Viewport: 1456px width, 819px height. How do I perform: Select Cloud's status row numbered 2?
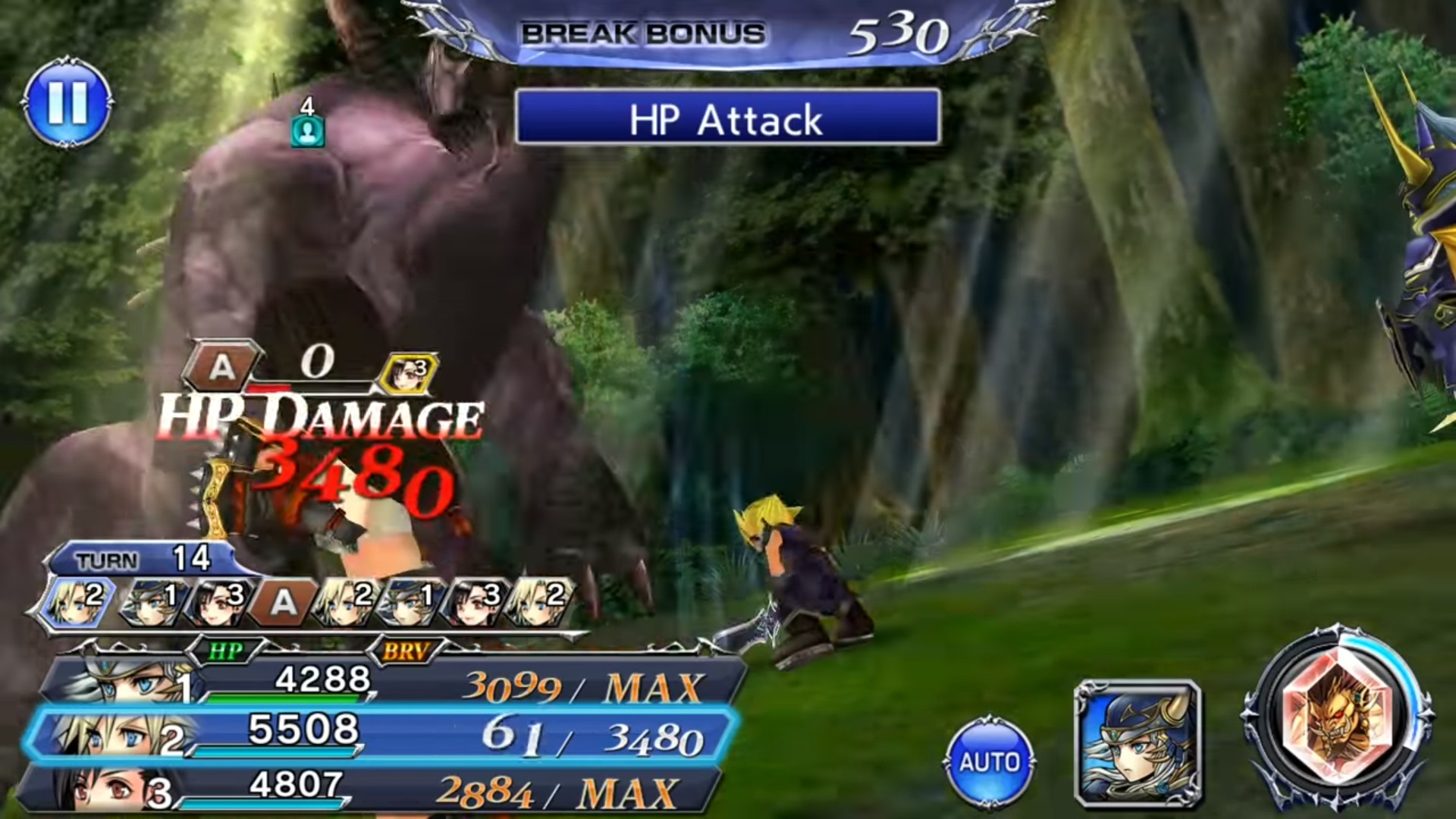(x=379, y=733)
